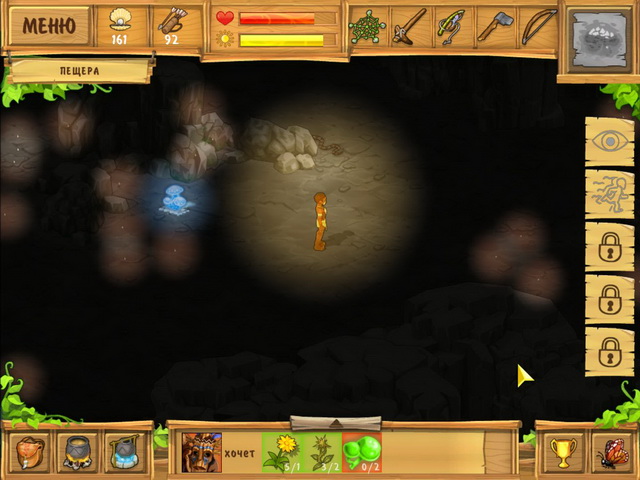Select the green net tool
The width and height of the screenshot is (640, 480).
(x=368, y=26)
